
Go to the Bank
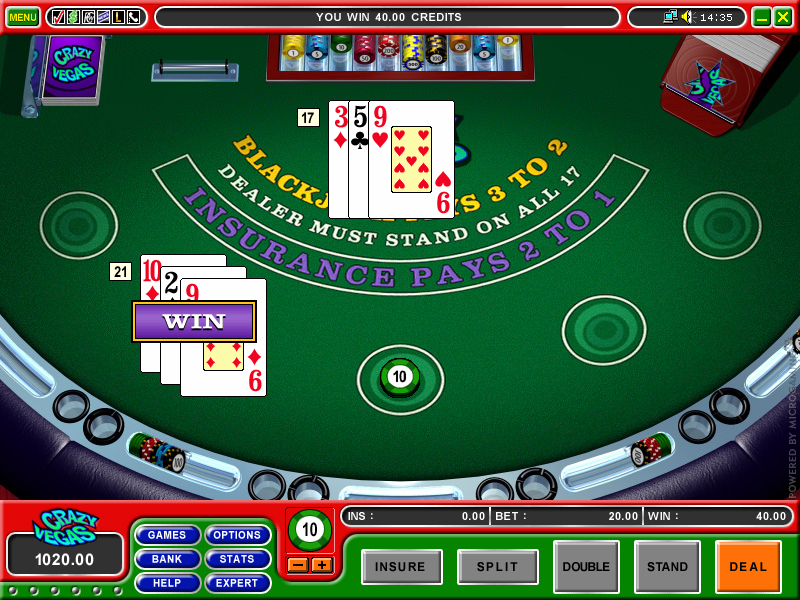[167, 559]
